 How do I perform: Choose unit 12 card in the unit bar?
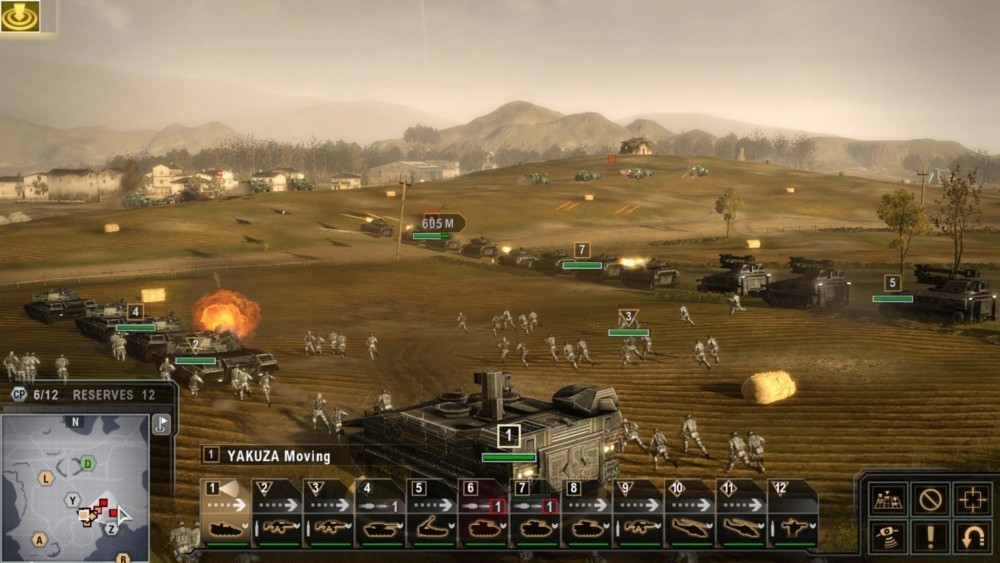coord(793,514)
